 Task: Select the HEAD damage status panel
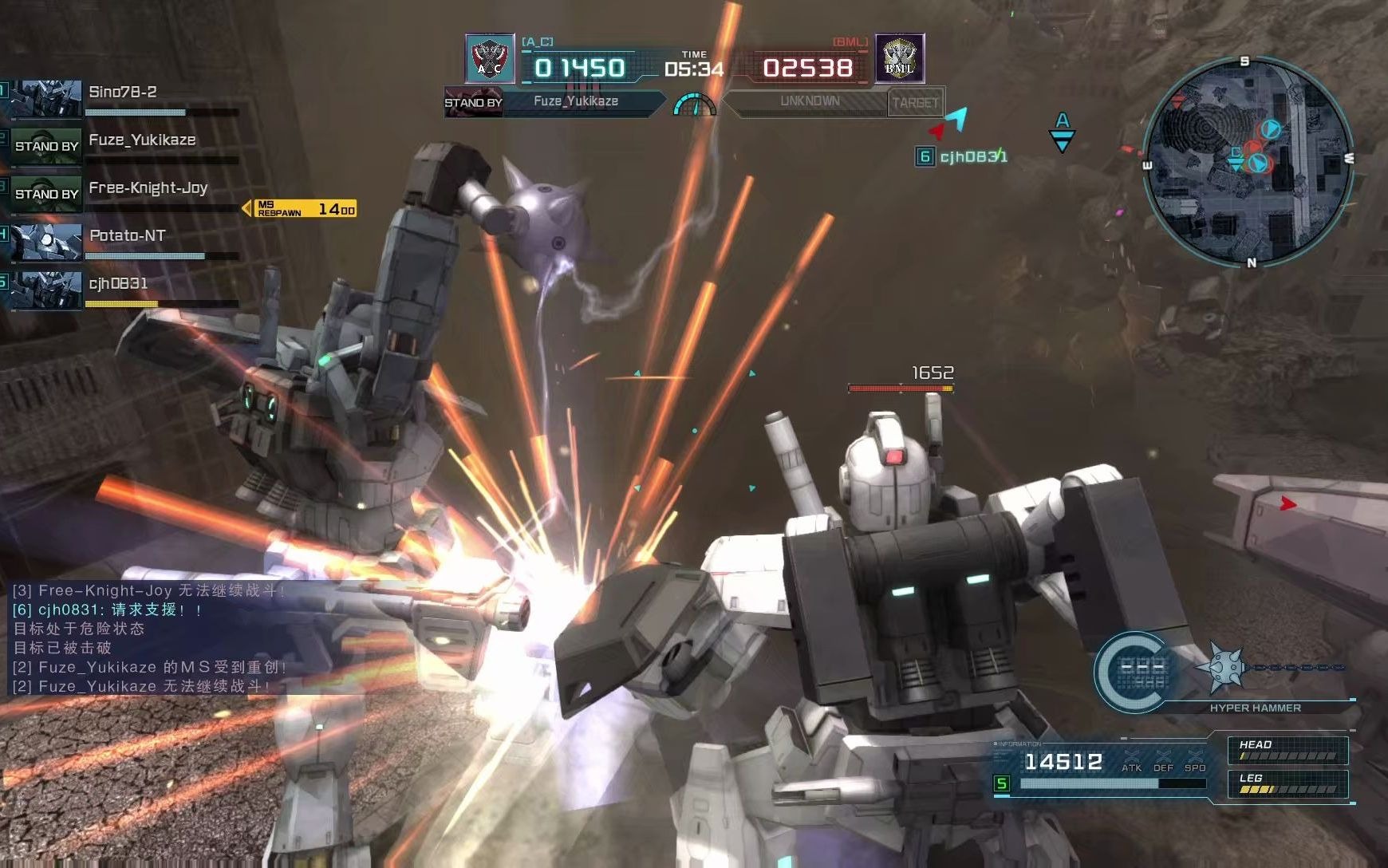click(x=1287, y=750)
